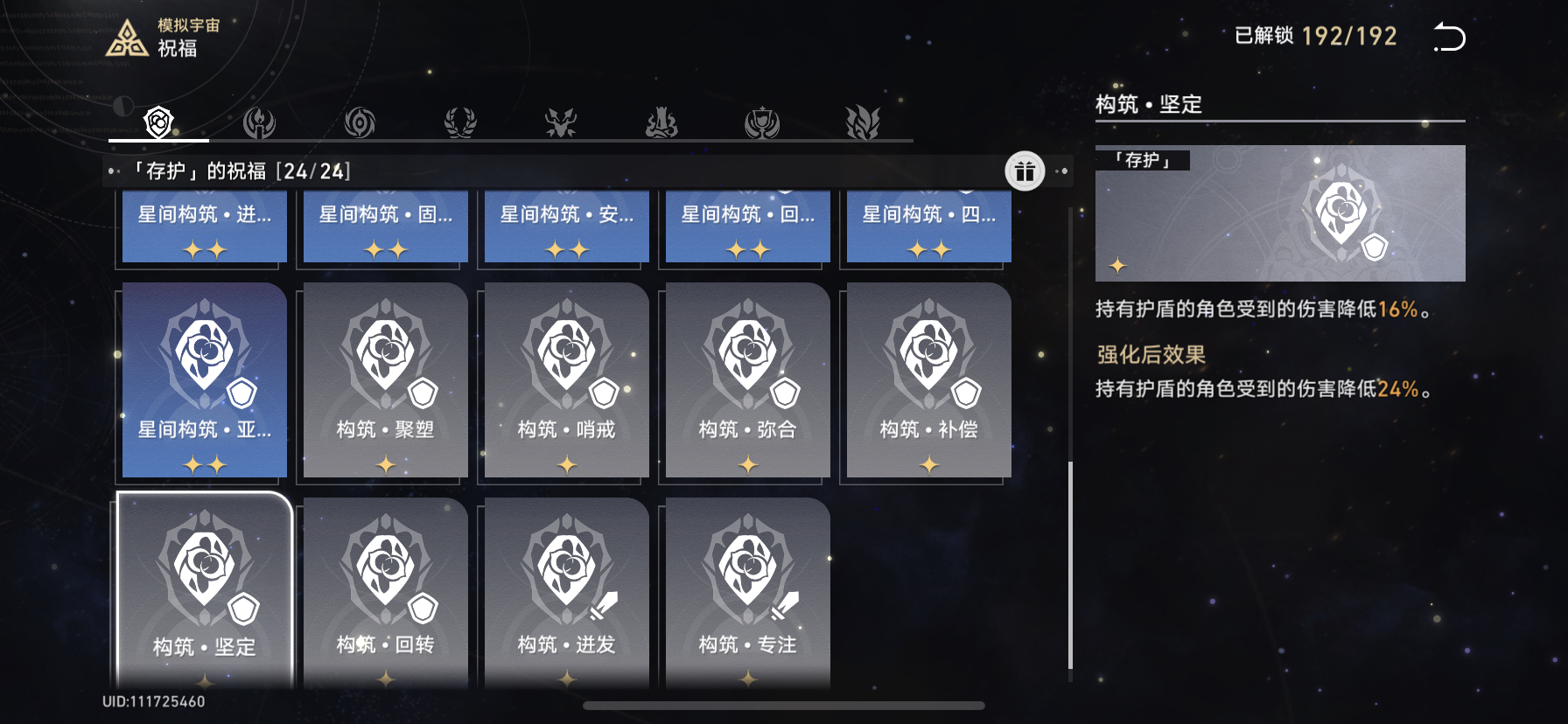This screenshot has width=1568, height=724.
Task: Go back with the return arrow
Action: (x=1449, y=38)
